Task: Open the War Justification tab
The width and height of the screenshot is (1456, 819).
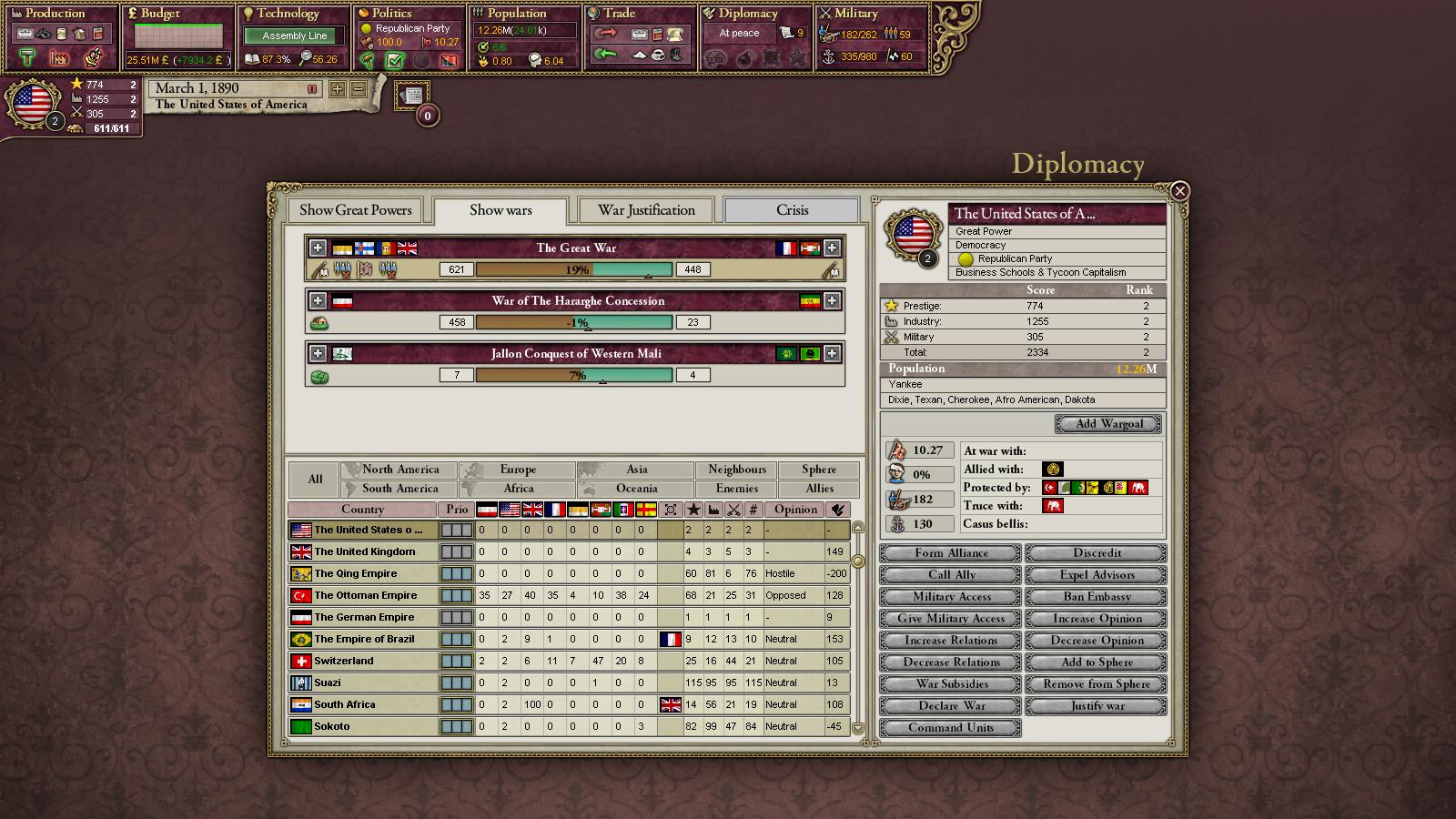Action: (x=646, y=210)
